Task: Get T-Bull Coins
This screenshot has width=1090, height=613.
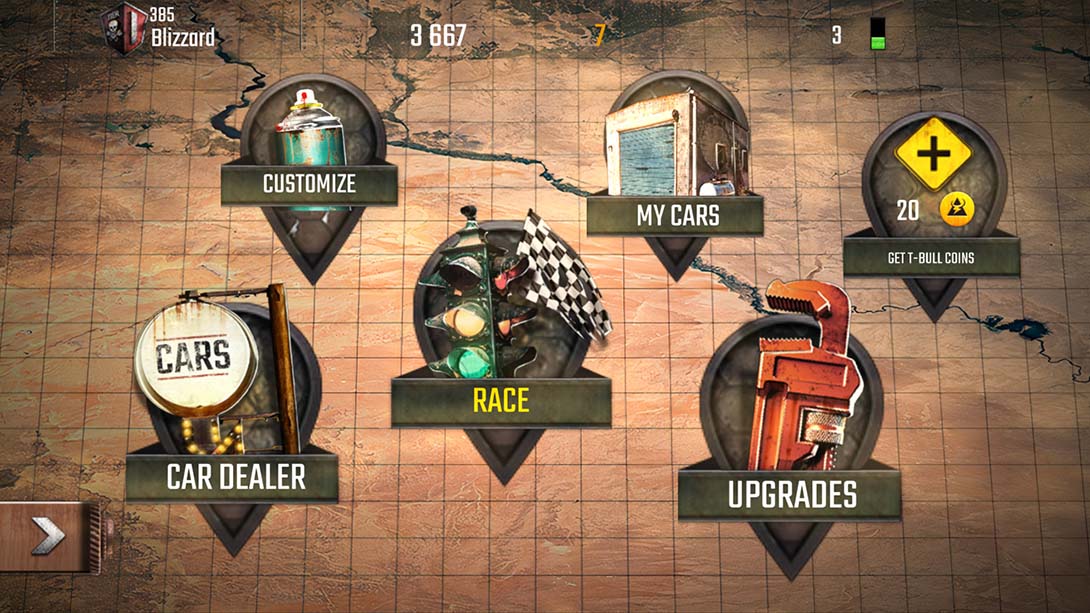Action: point(931,257)
